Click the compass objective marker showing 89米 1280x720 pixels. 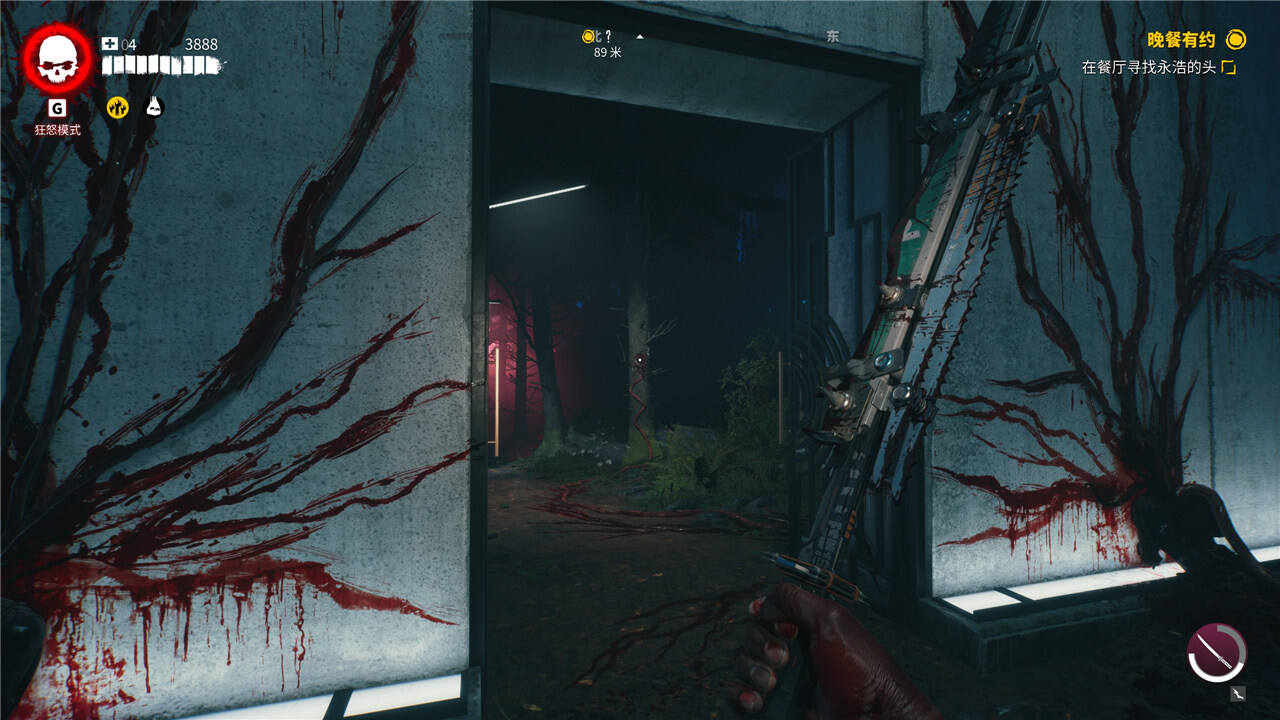589,37
